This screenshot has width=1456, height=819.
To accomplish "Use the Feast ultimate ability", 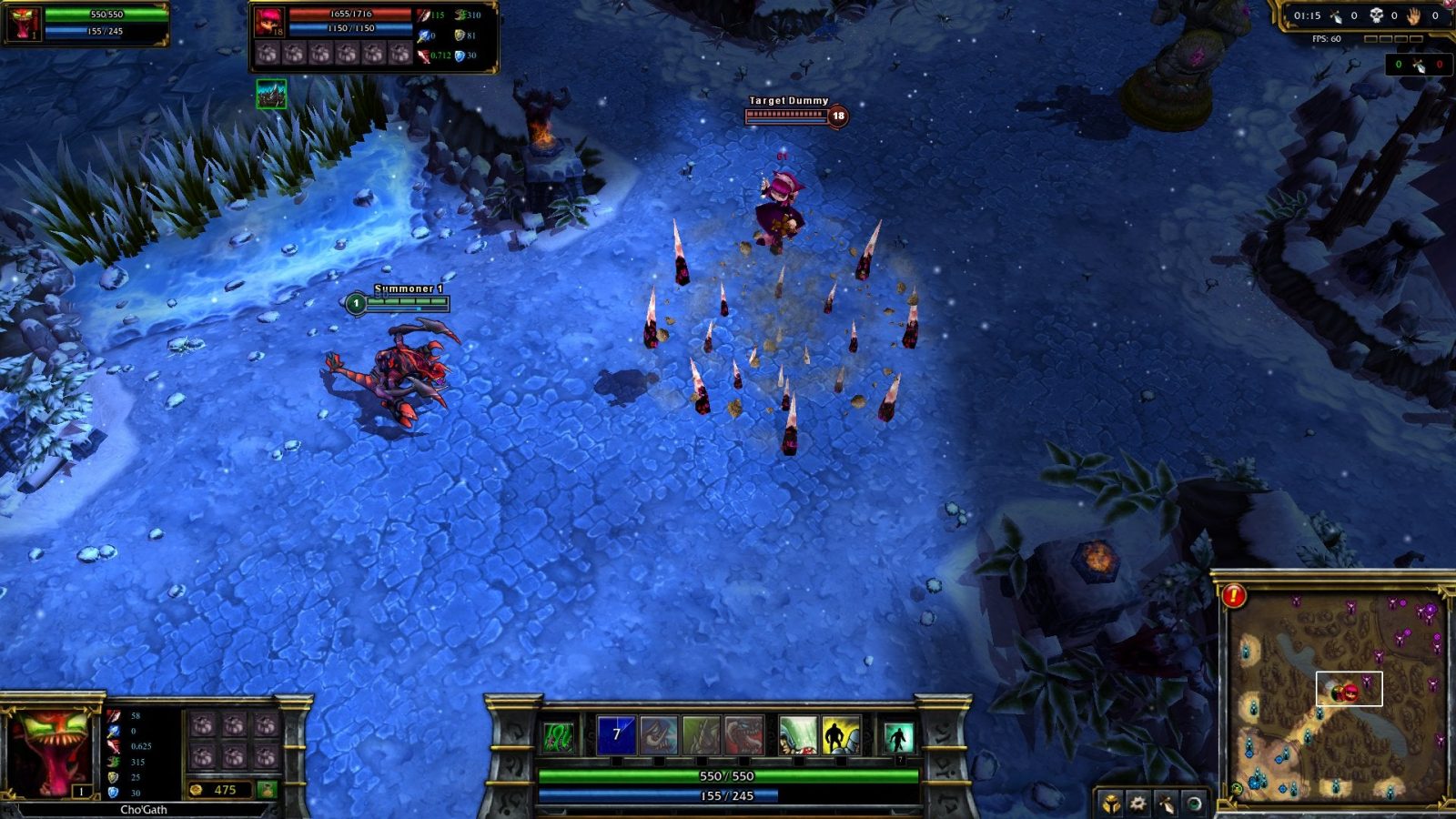I will 743,735.
